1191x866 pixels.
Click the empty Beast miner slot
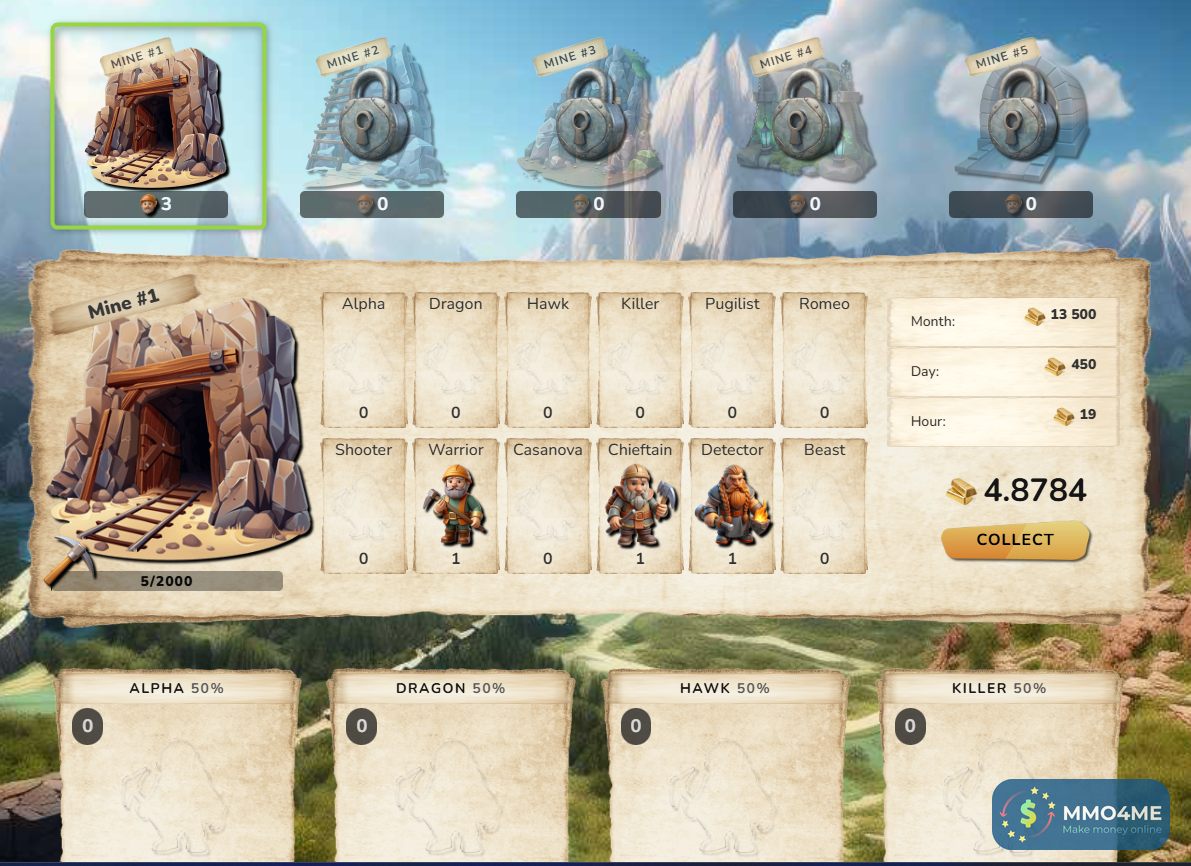pos(824,506)
